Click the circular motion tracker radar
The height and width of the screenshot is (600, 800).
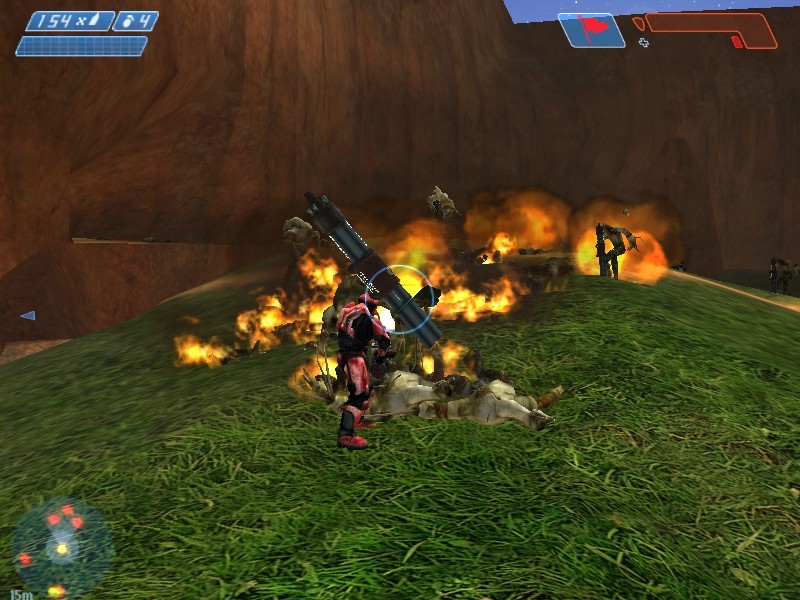coord(62,548)
